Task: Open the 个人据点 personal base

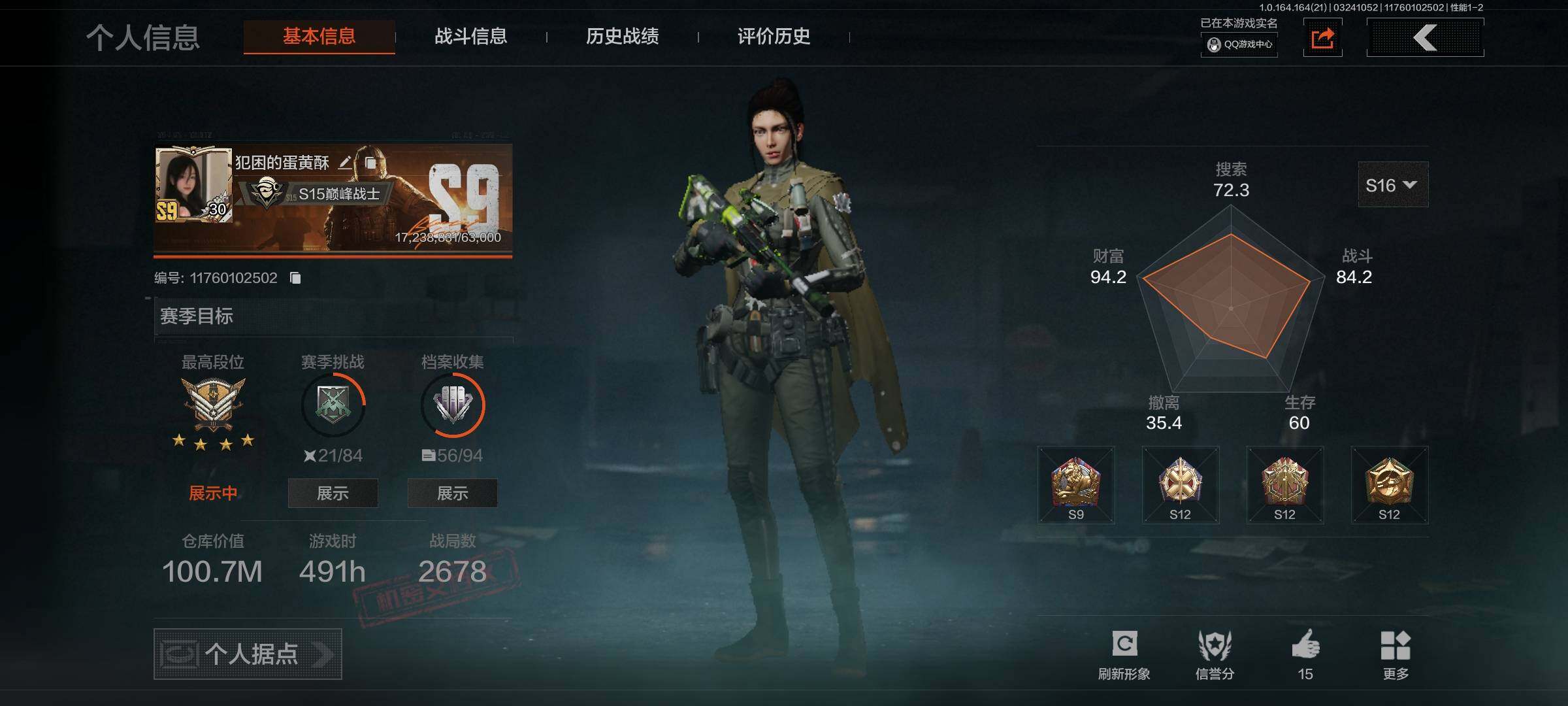Action: [248, 654]
